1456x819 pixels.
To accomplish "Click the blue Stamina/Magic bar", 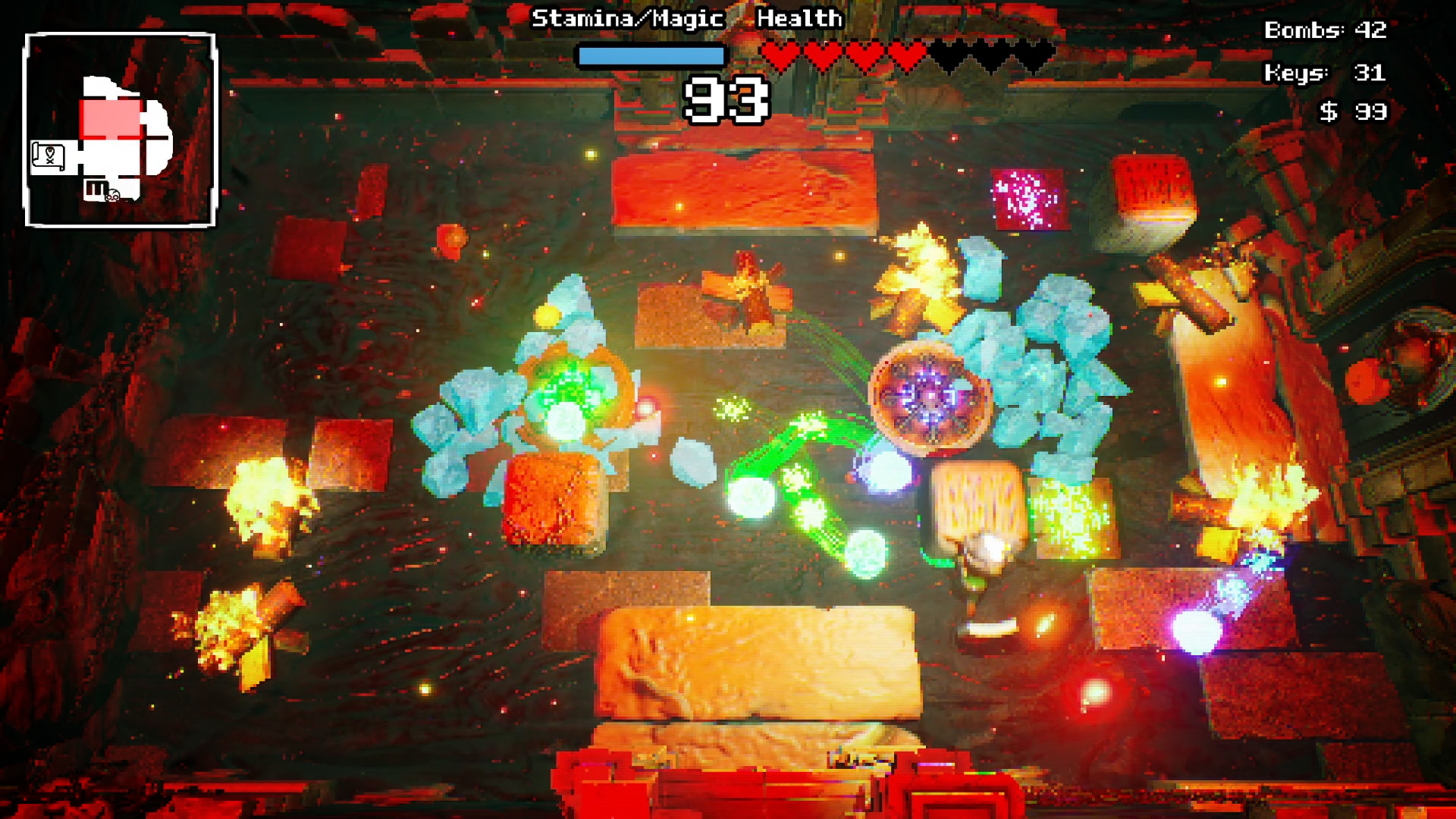I will coord(651,54).
